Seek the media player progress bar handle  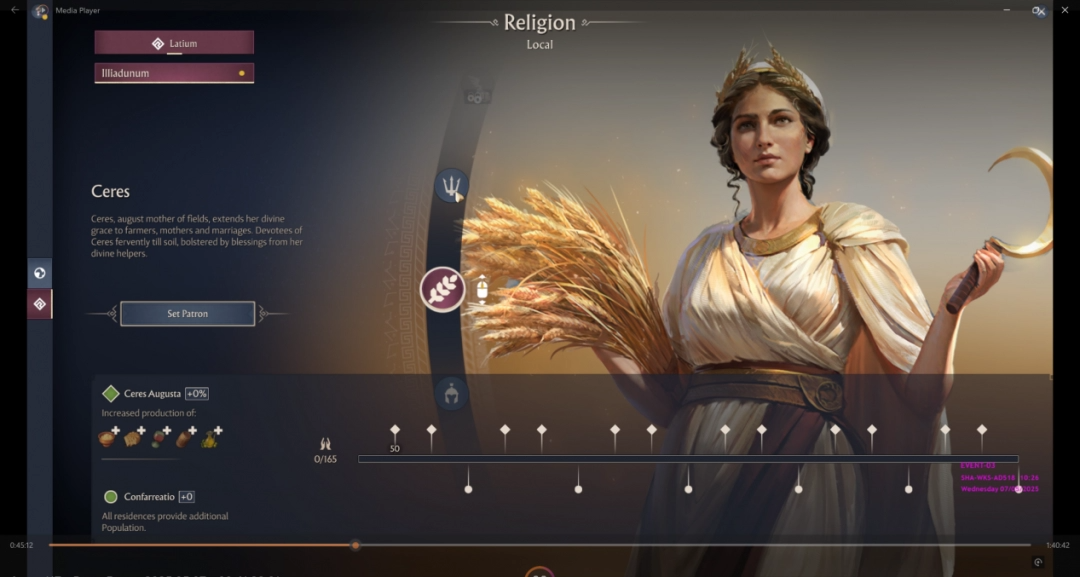click(x=355, y=545)
